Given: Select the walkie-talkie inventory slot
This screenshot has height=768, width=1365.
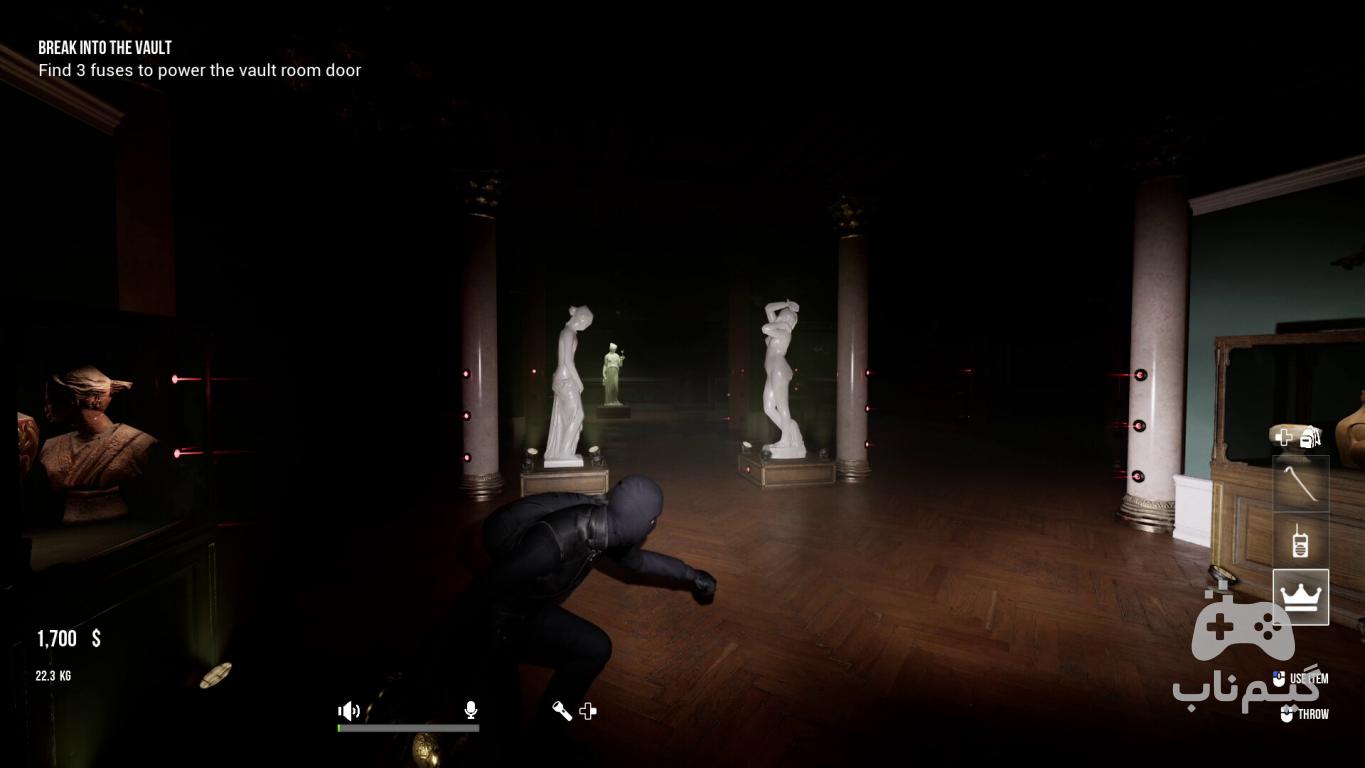Looking at the screenshot, I should (1300, 541).
